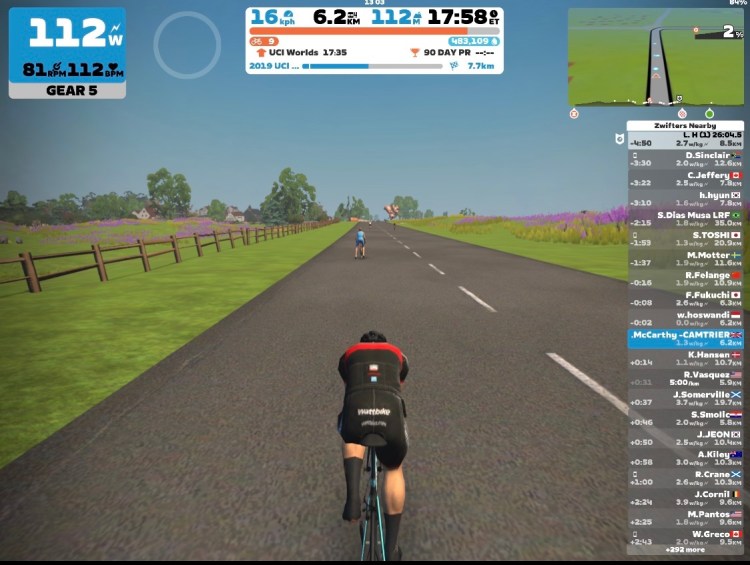The width and height of the screenshot is (750, 565).
Task: Choose R.Vasquez from the rider list
Action: tap(685, 378)
